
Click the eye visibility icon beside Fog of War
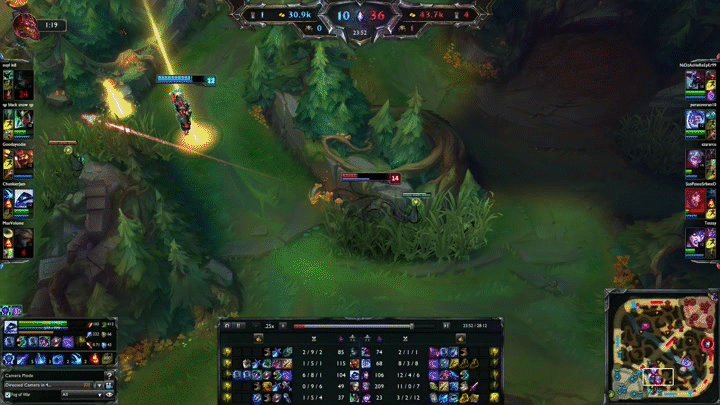coord(110,395)
